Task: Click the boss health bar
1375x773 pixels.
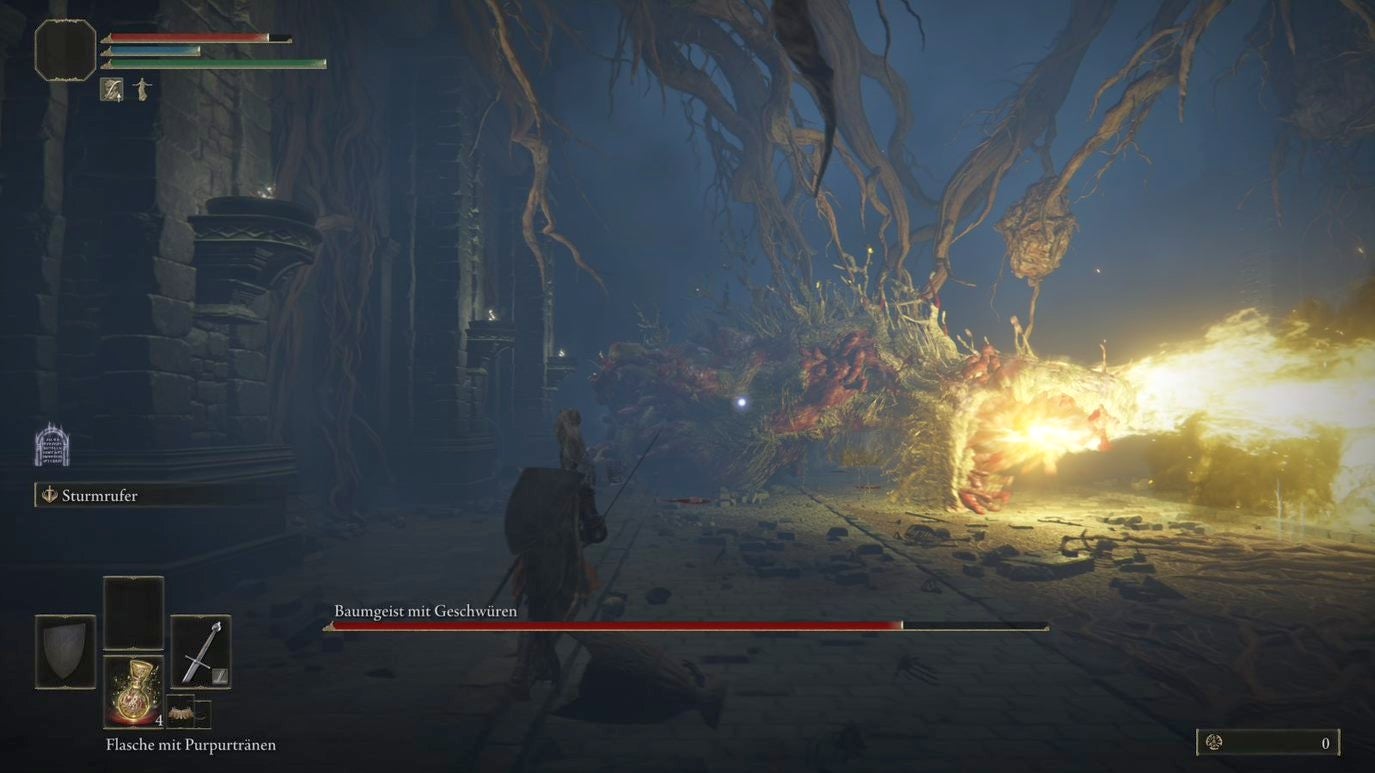Action: pyautogui.click(x=685, y=625)
